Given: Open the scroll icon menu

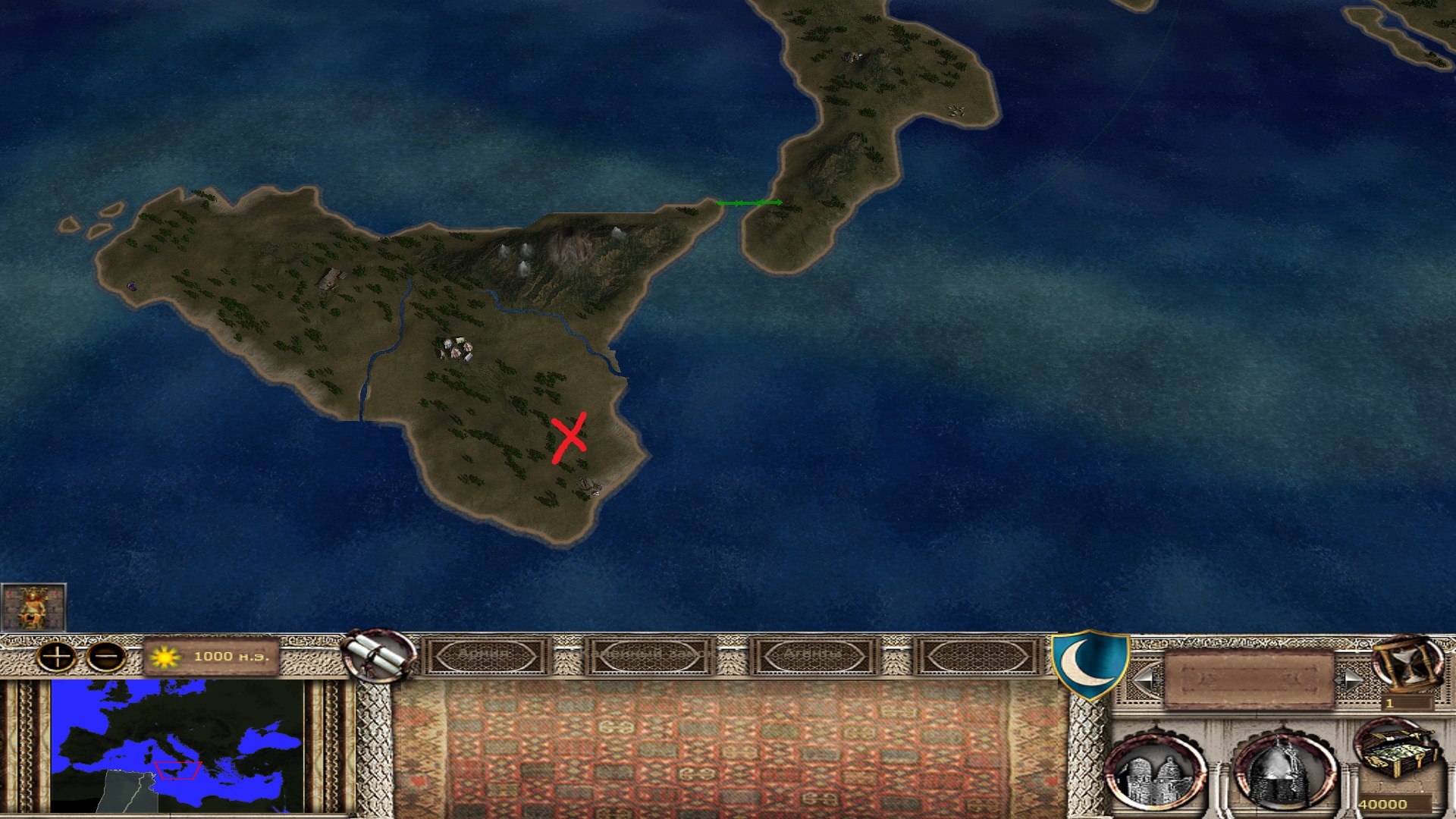Looking at the screenshot, I should point(379,656).
